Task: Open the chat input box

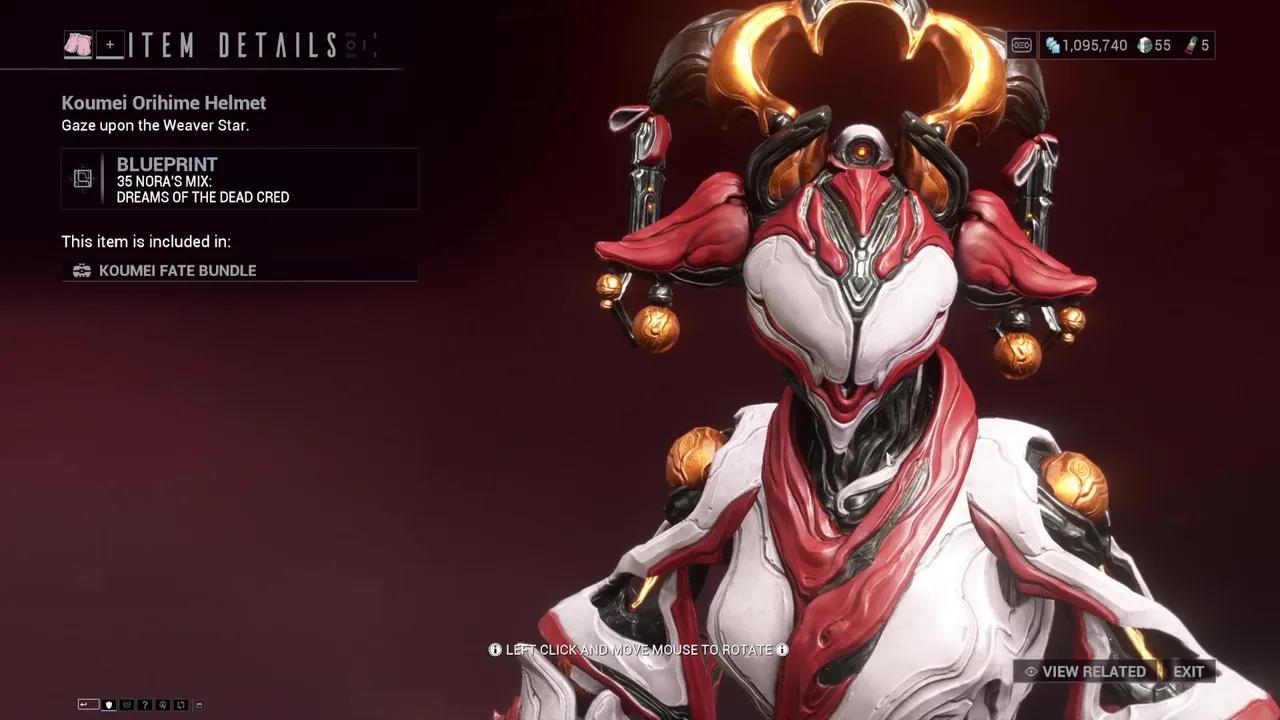Action: [88, 705]
